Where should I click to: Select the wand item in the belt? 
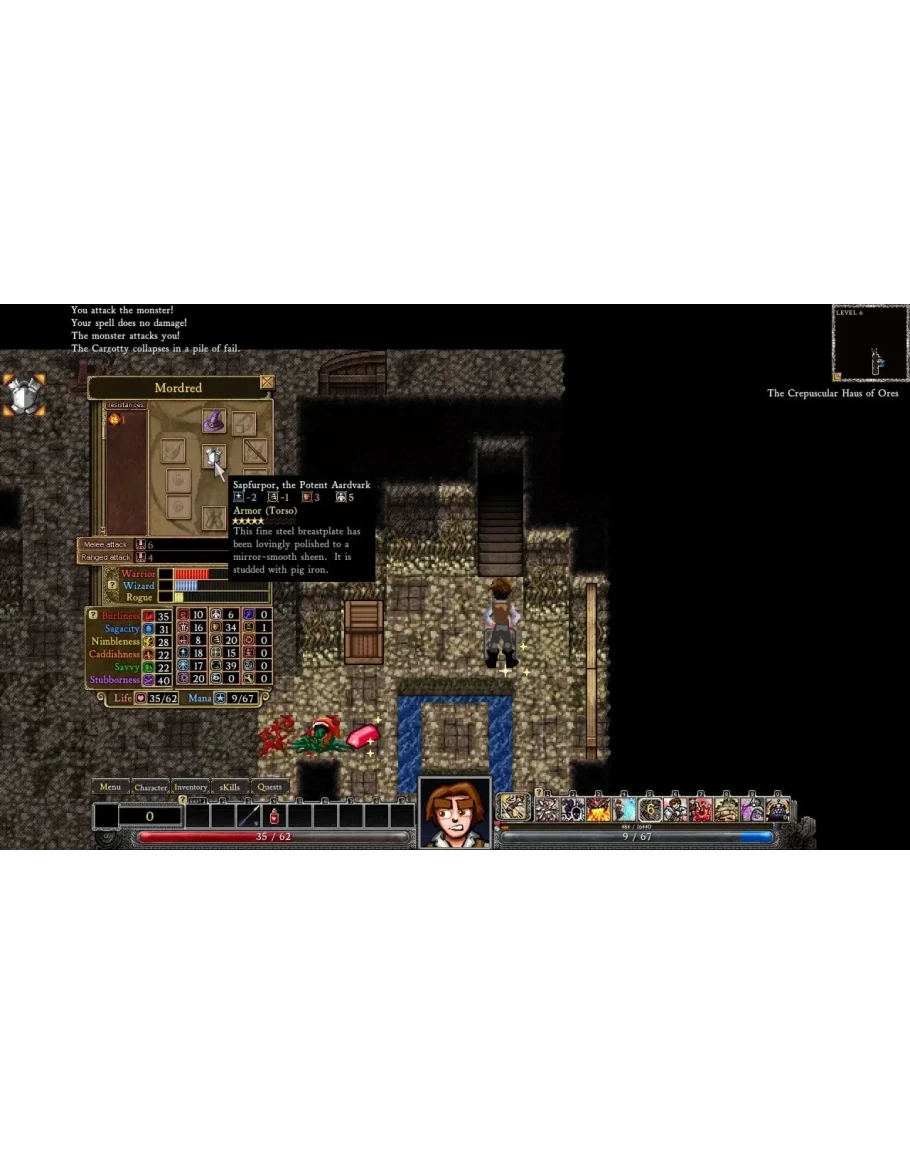(249, 816)
